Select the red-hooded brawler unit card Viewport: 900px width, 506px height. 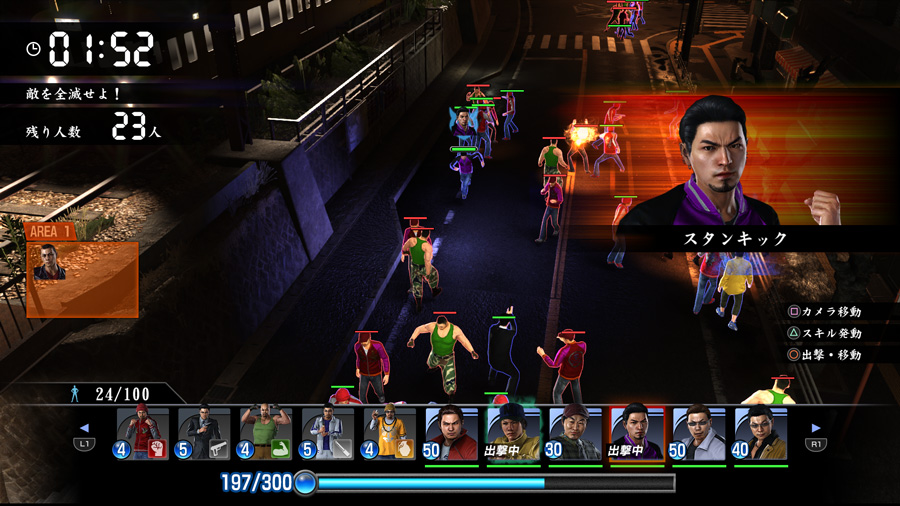142,433
